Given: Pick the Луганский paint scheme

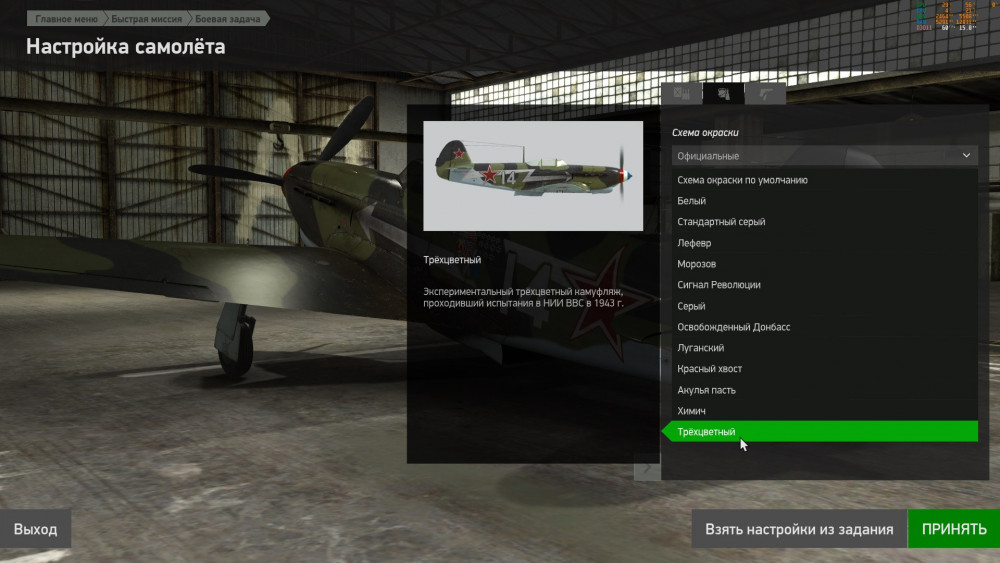Looking at the screenshot, I should tap(701, 348).
